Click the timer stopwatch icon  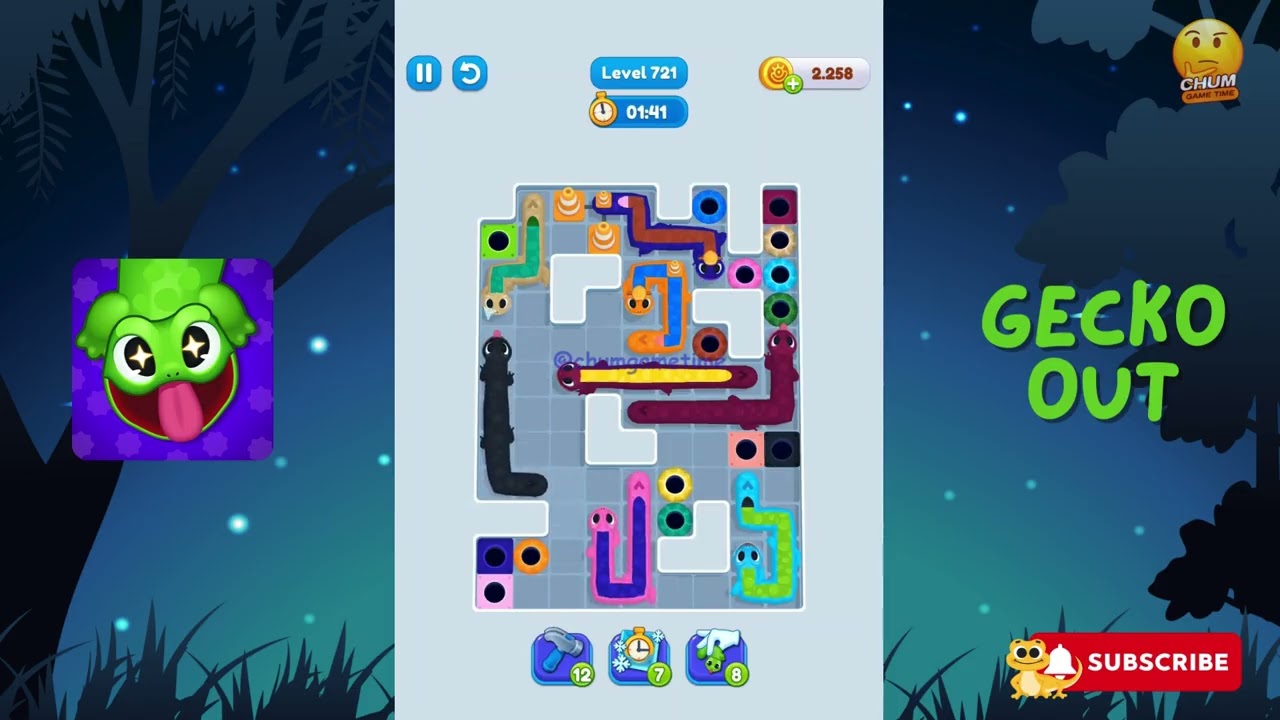(604, 112)
